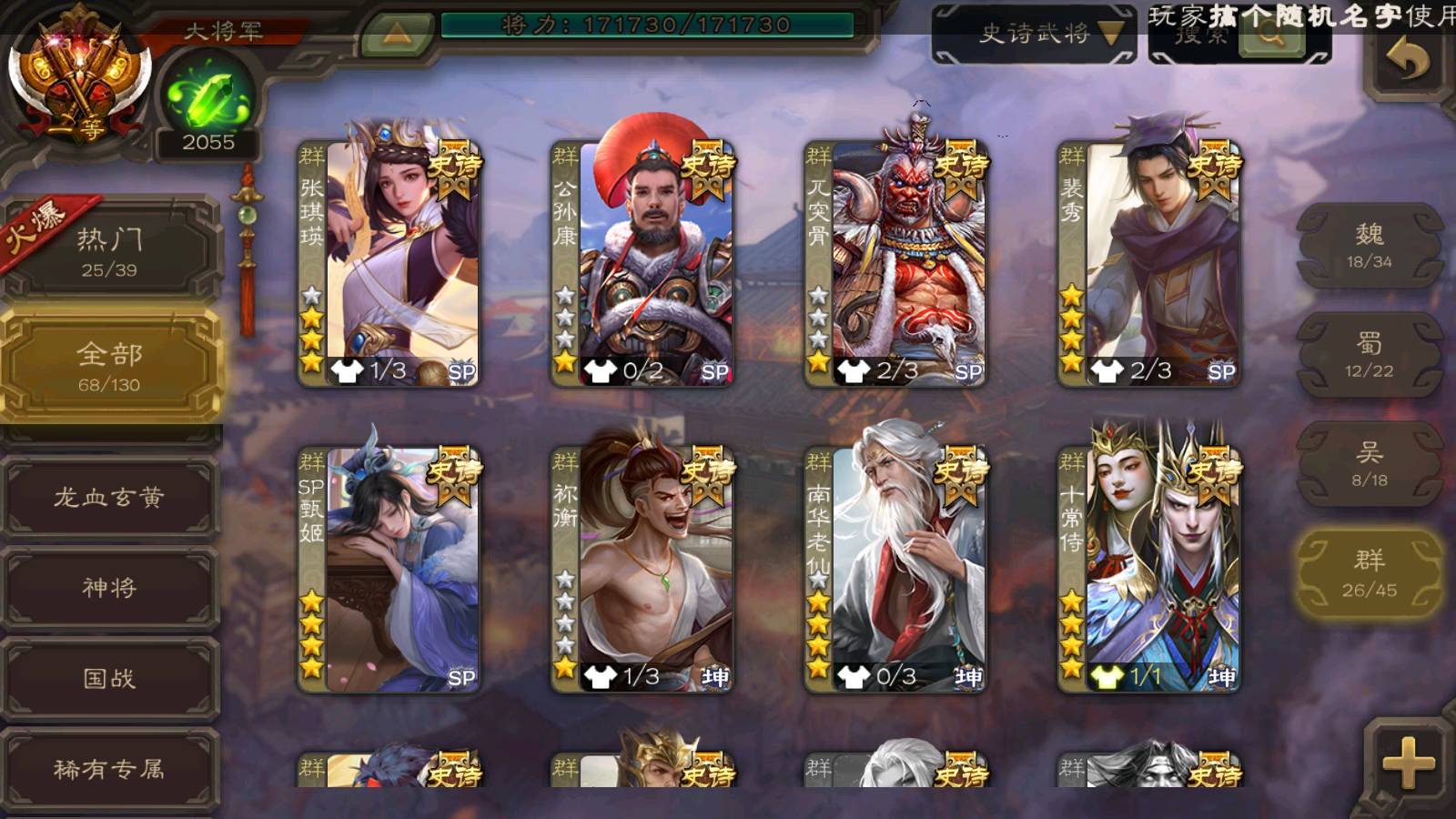Select the 张琪瑛 hero card

tap(389, 262)
